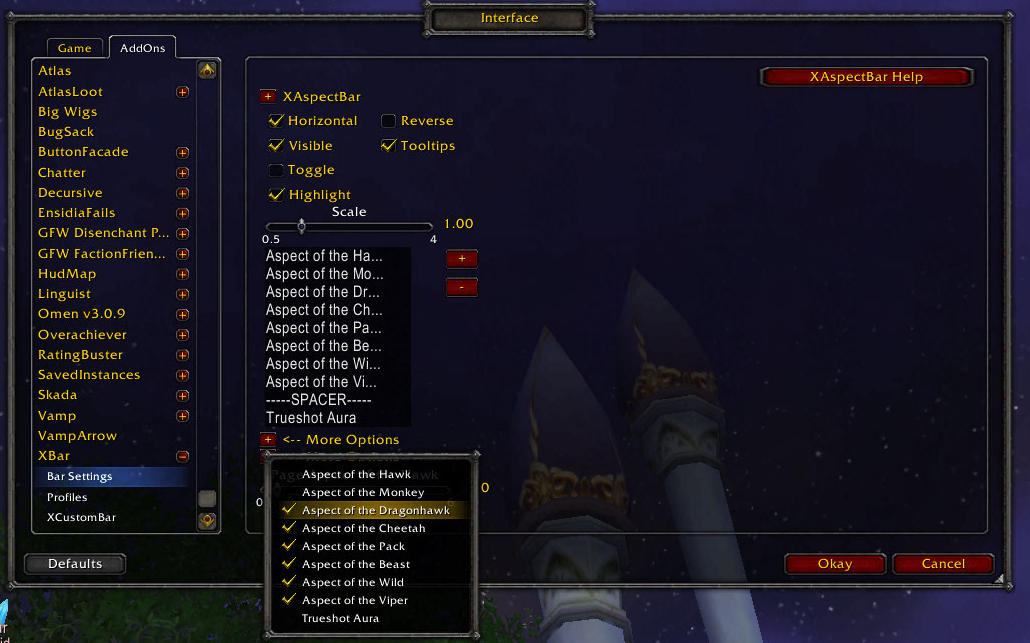This screenshot has height=643, width=1030.
Task: Toggle the Tooltips checkbox
Action: point(389,146)
